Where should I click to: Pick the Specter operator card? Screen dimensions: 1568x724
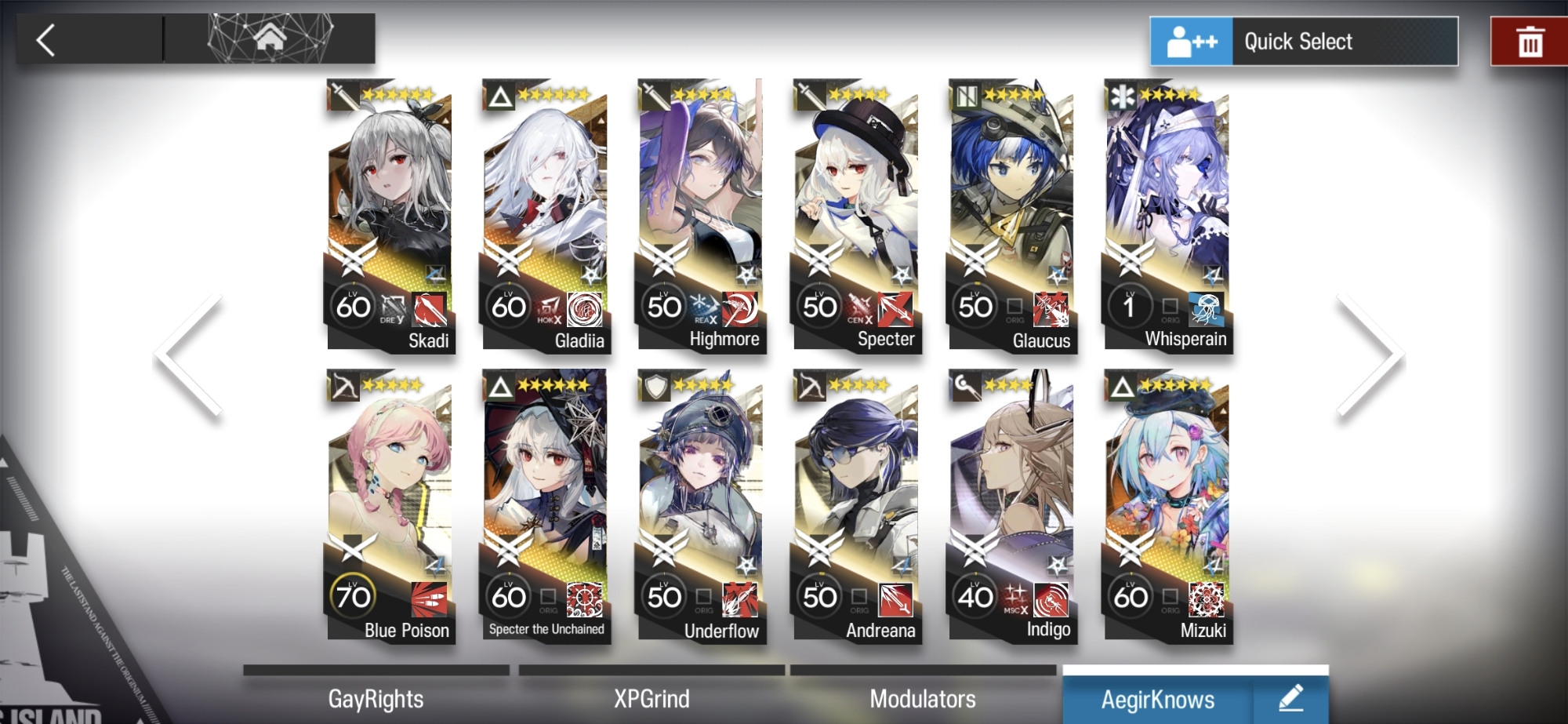click(x=855, y=216)
